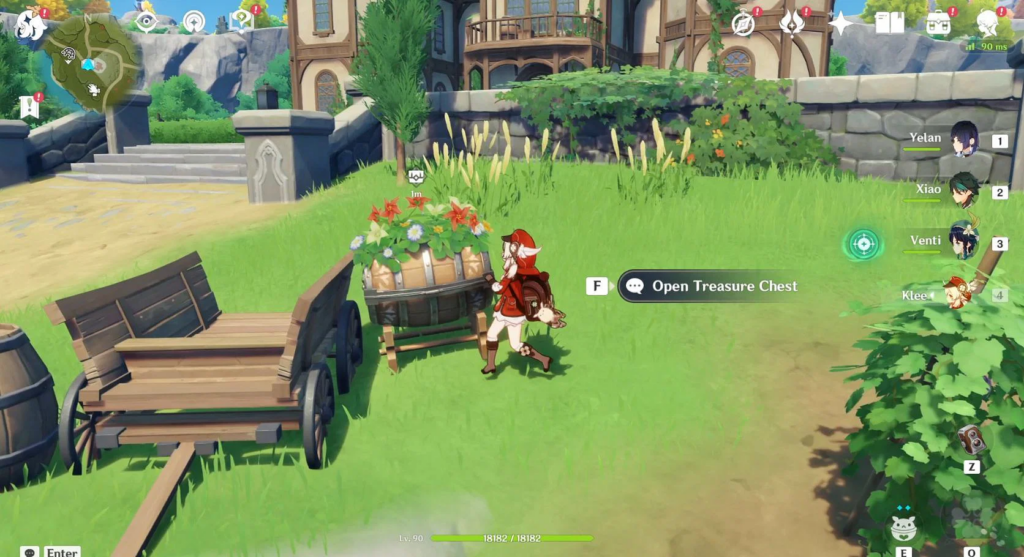Activate Klee's Jumpy Dumpty elemental skill
Screen dimensions: 1024x557
tap(903, 527)
